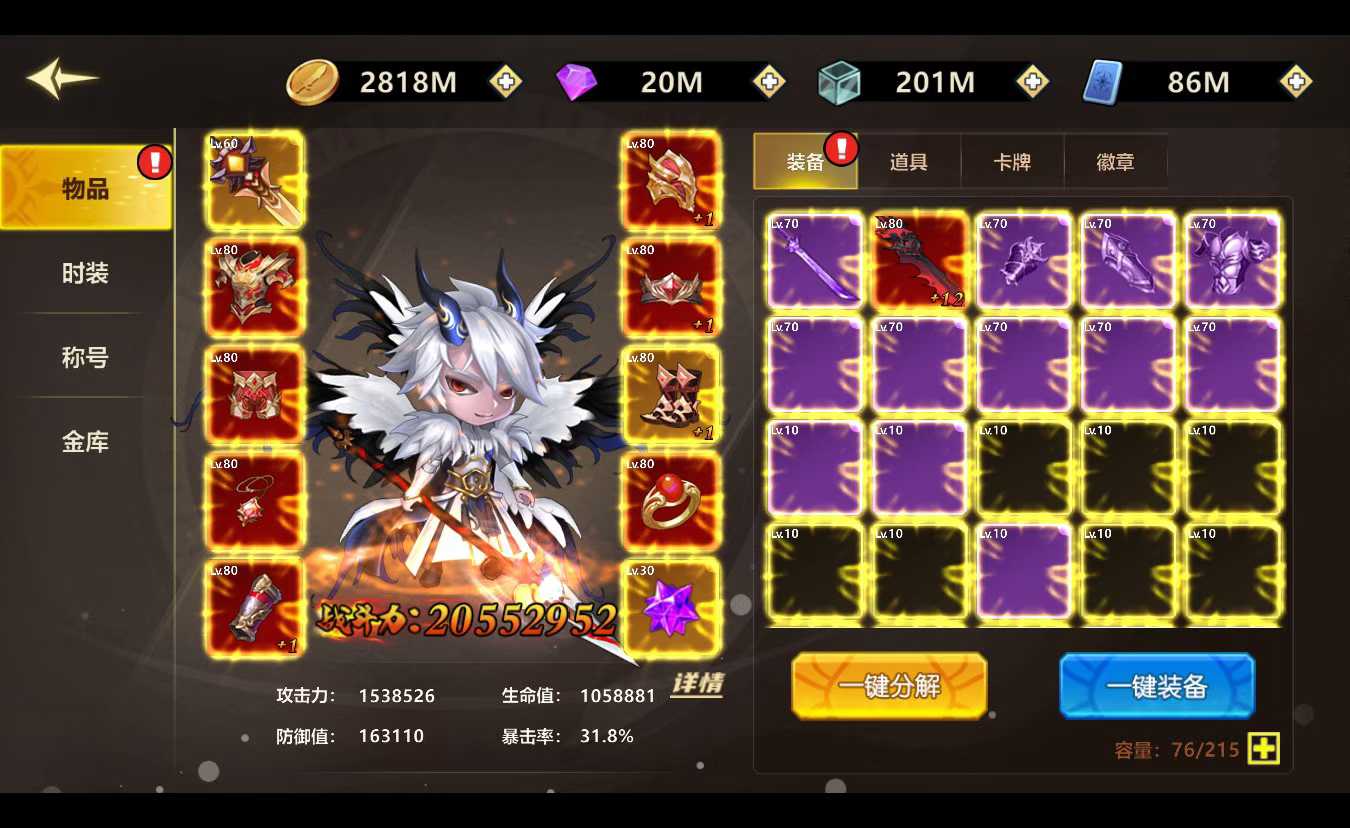Select the equipped Lv.60 weapon slot

254,182
